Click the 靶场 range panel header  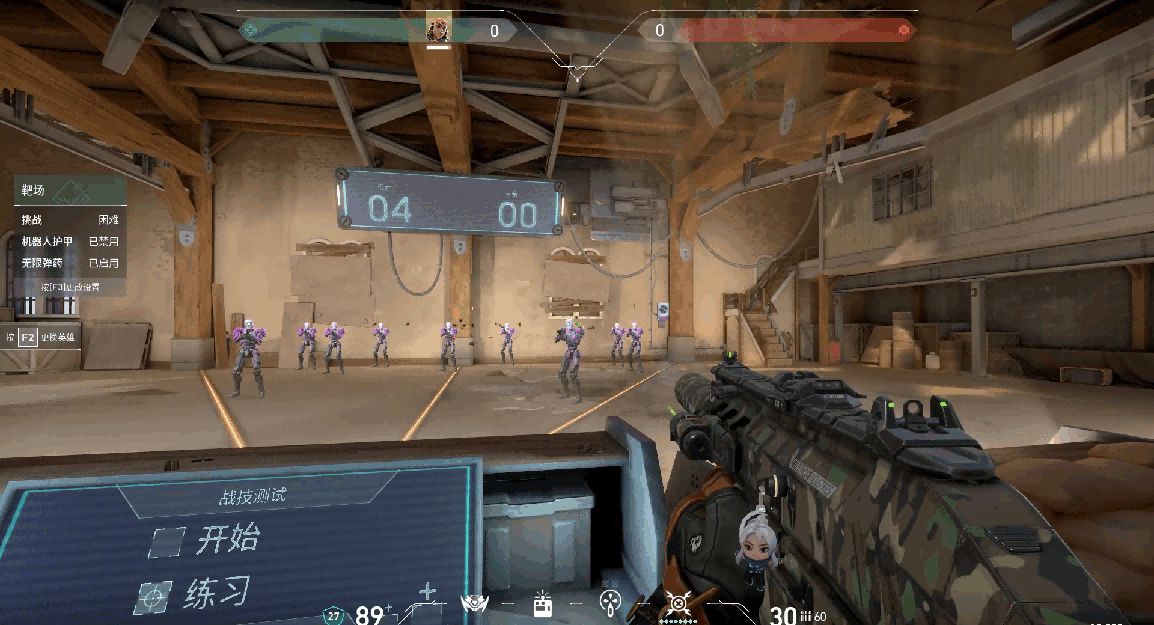69,189
